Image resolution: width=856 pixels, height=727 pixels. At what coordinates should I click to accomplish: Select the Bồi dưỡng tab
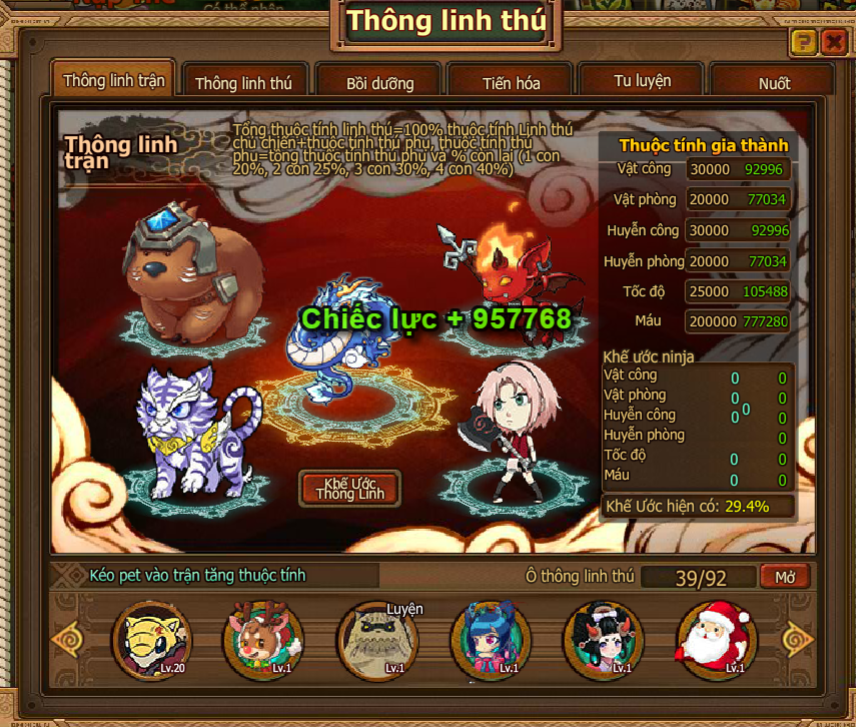pos(379,83)
